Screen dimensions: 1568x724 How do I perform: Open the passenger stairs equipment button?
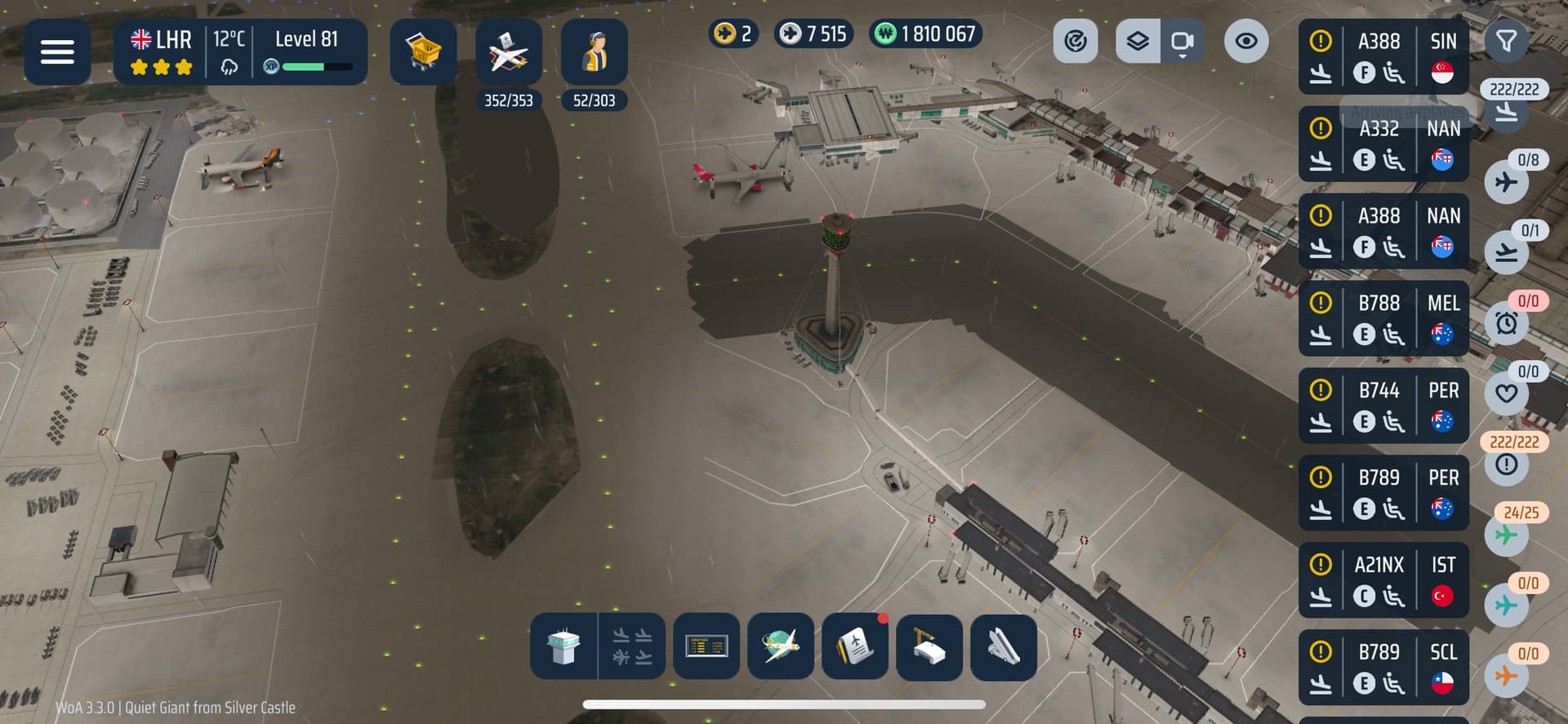(1004, 646)
